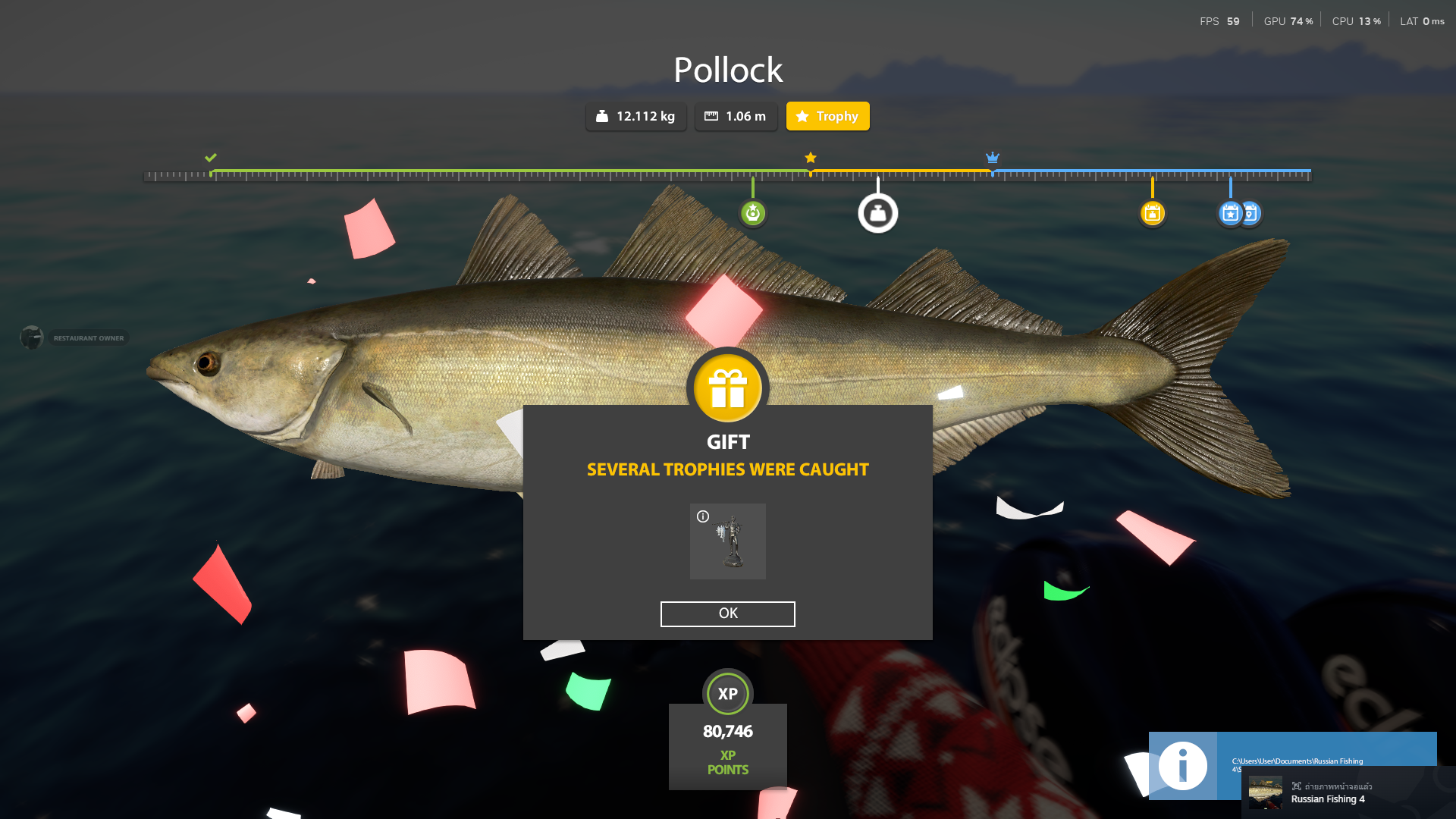Click the yellow star marker above the ruler
This screenshot has height=819, width=1456.
click(810, 158)
